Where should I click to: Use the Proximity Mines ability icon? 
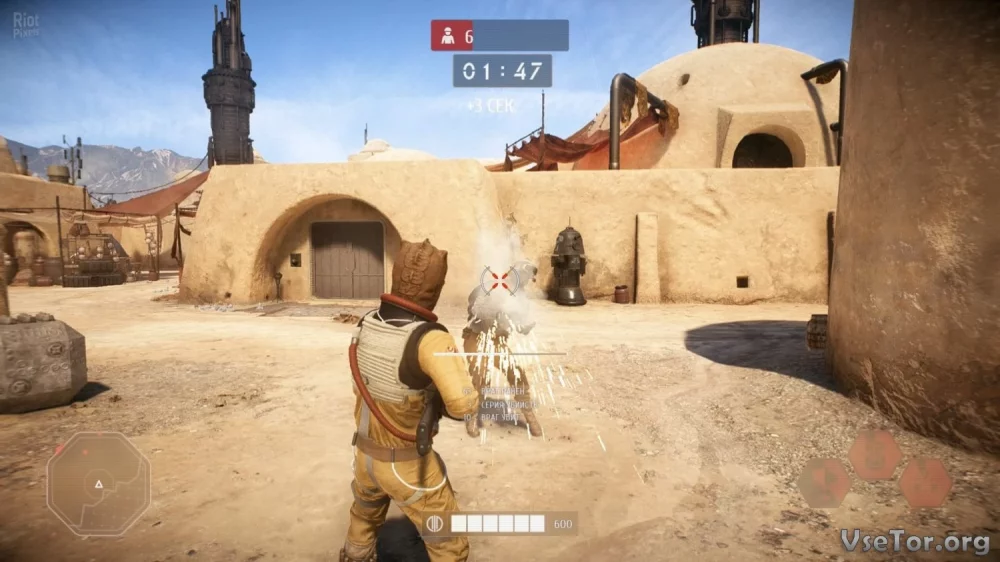(x=925, y=483)
